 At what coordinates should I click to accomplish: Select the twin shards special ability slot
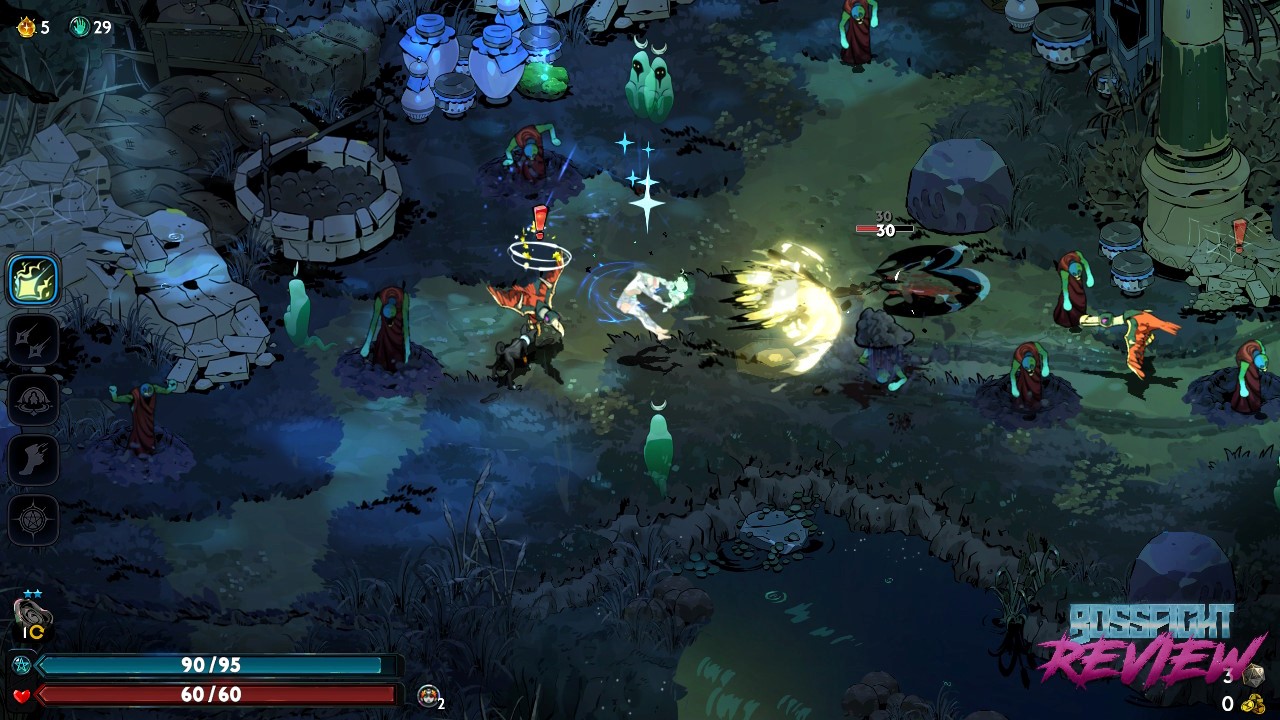[x=33, y=341]
